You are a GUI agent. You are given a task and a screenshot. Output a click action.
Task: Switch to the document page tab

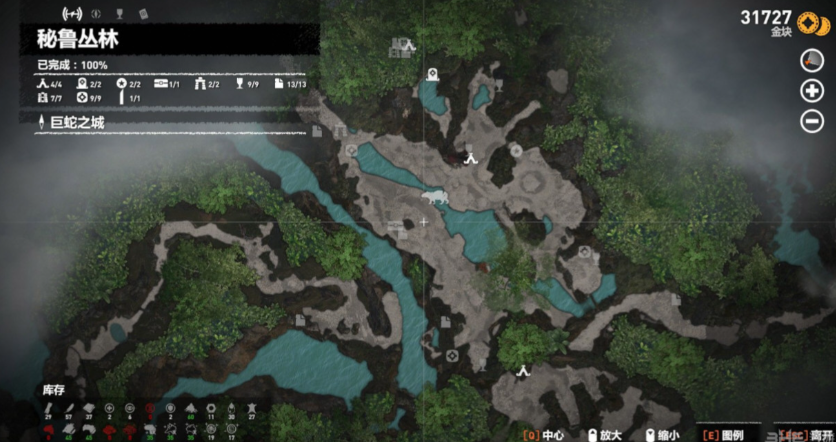click(x=142, y=14)
